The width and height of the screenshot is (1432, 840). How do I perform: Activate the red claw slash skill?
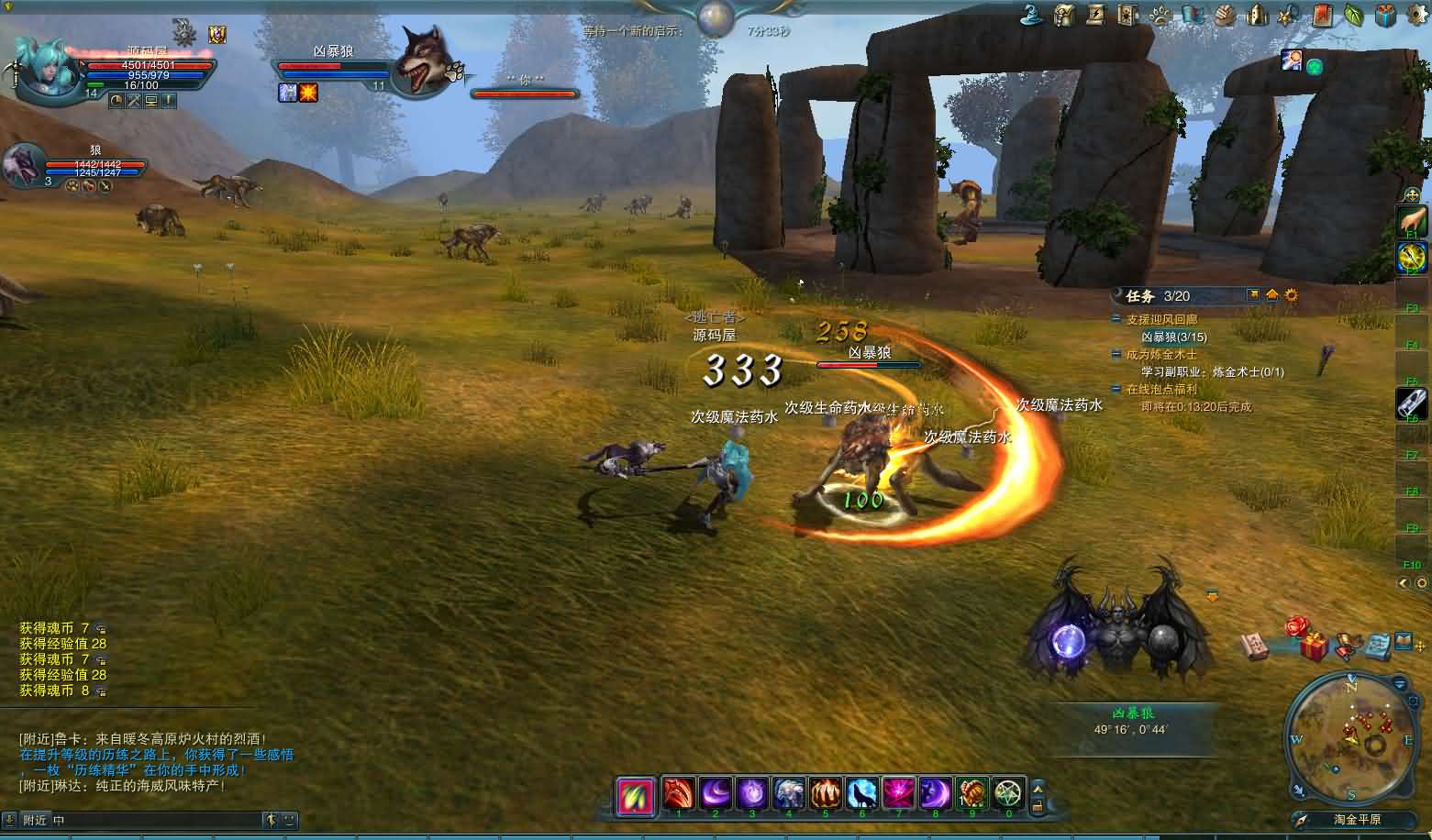coord(679,793)
